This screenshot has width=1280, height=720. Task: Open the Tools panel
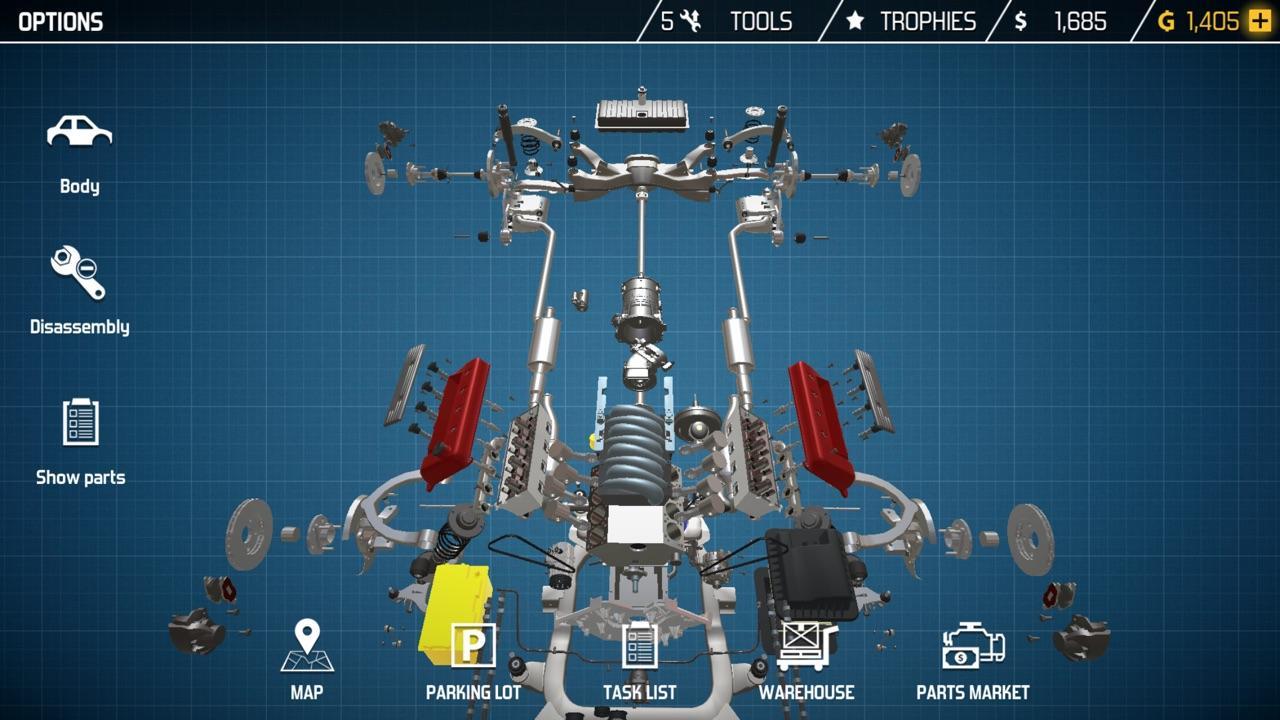point(761,20)
